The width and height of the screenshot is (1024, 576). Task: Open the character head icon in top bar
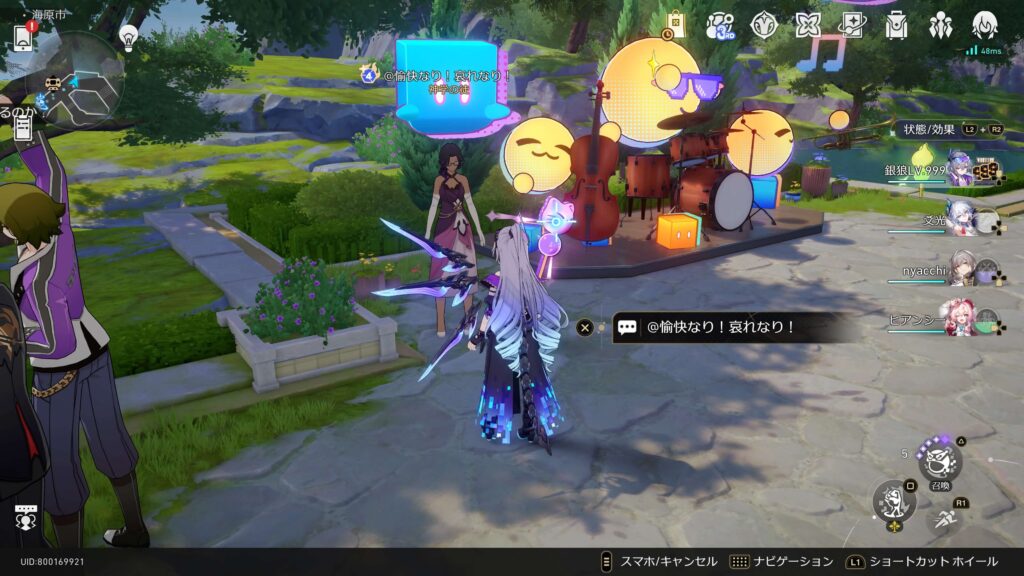pos(985,25)
